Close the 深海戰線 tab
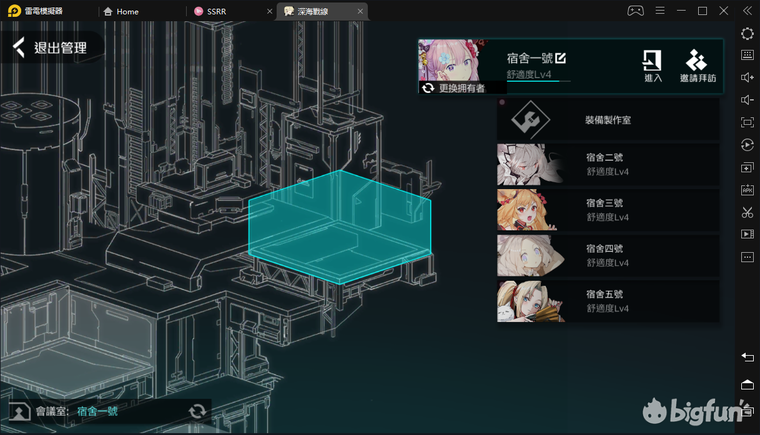This screenshot has height=435, width=760. 355,11
